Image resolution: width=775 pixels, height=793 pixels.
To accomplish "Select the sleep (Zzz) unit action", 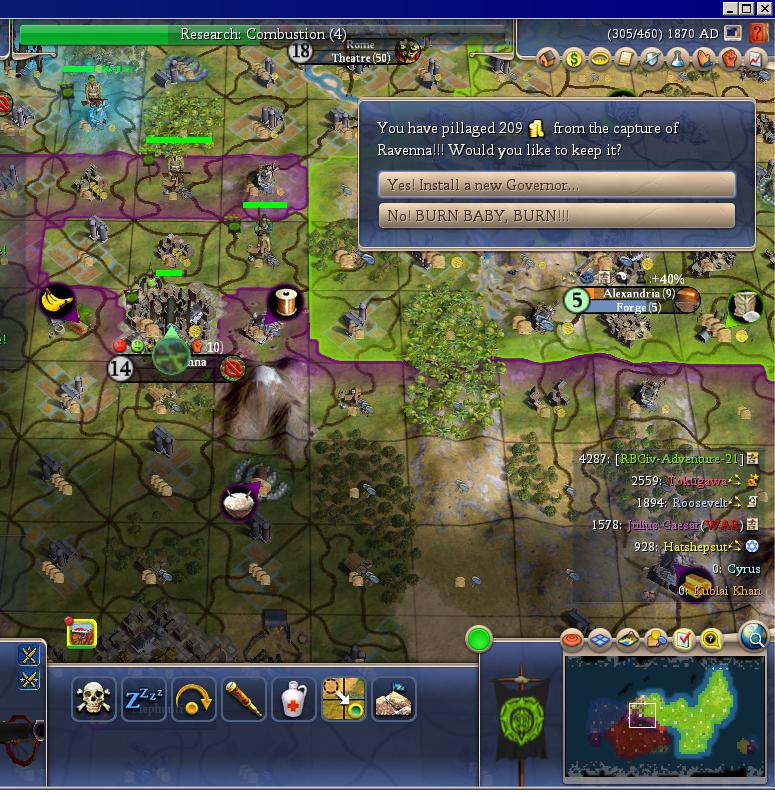I will [x=144, y=699].
